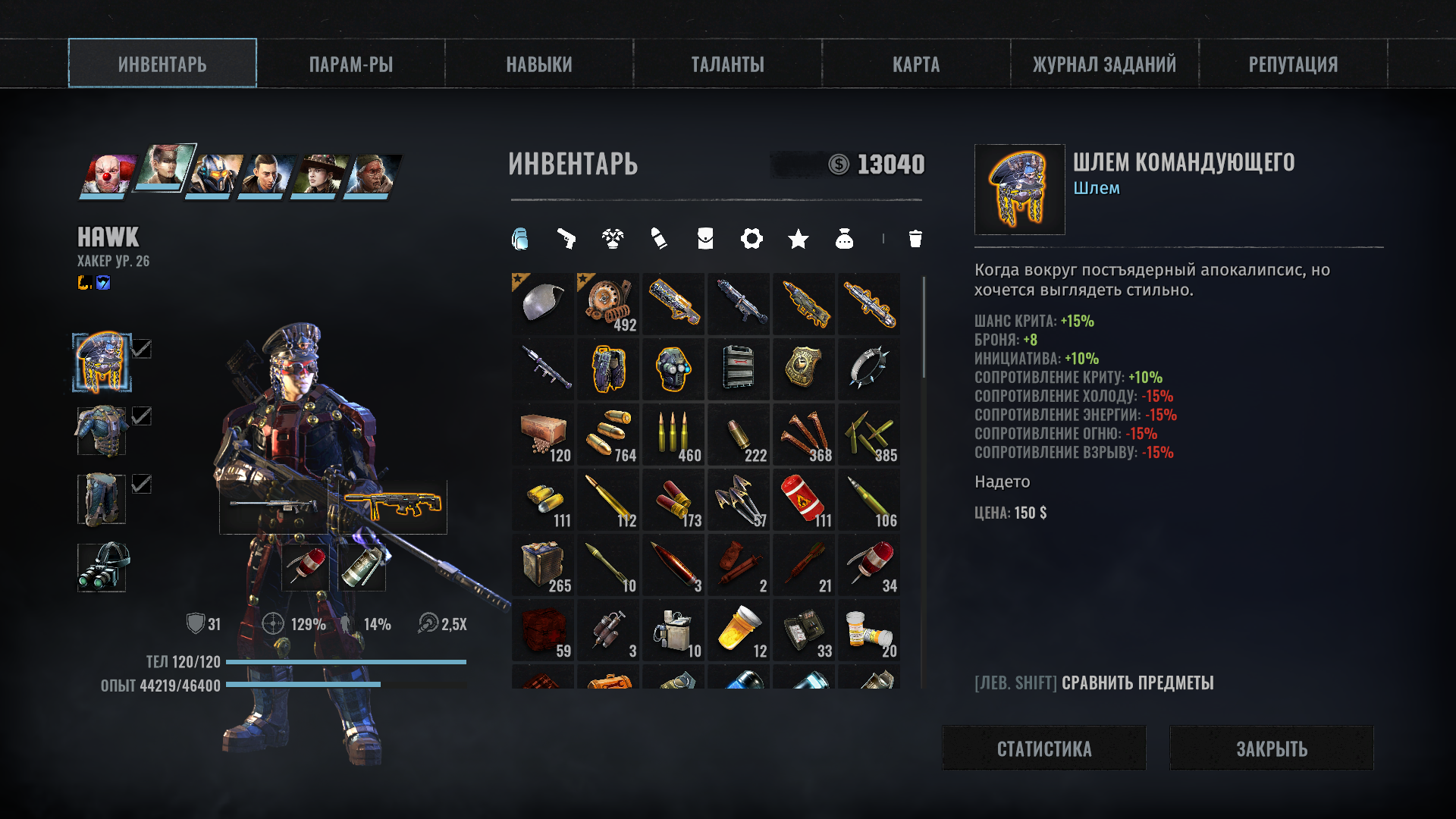The width and height of the screenshot is (1456, 819).
Task: Select the equipped orange assault rifle
Action: [x=391, y=506]
